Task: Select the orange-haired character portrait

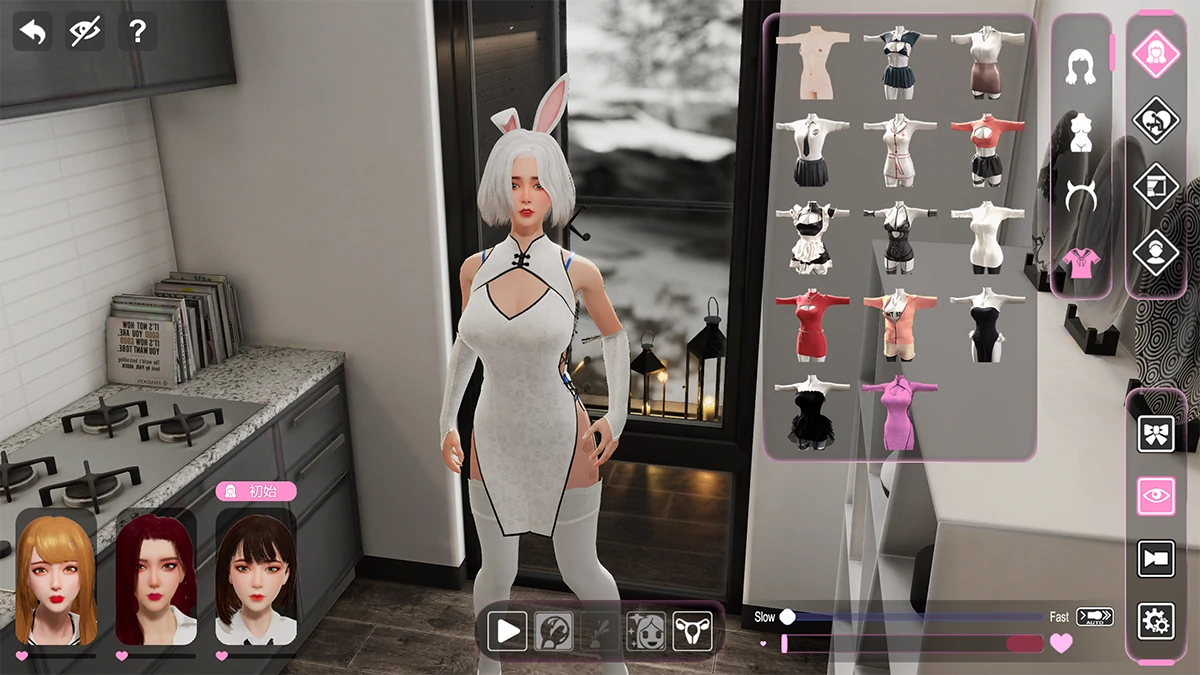Action: click(56, 578)
